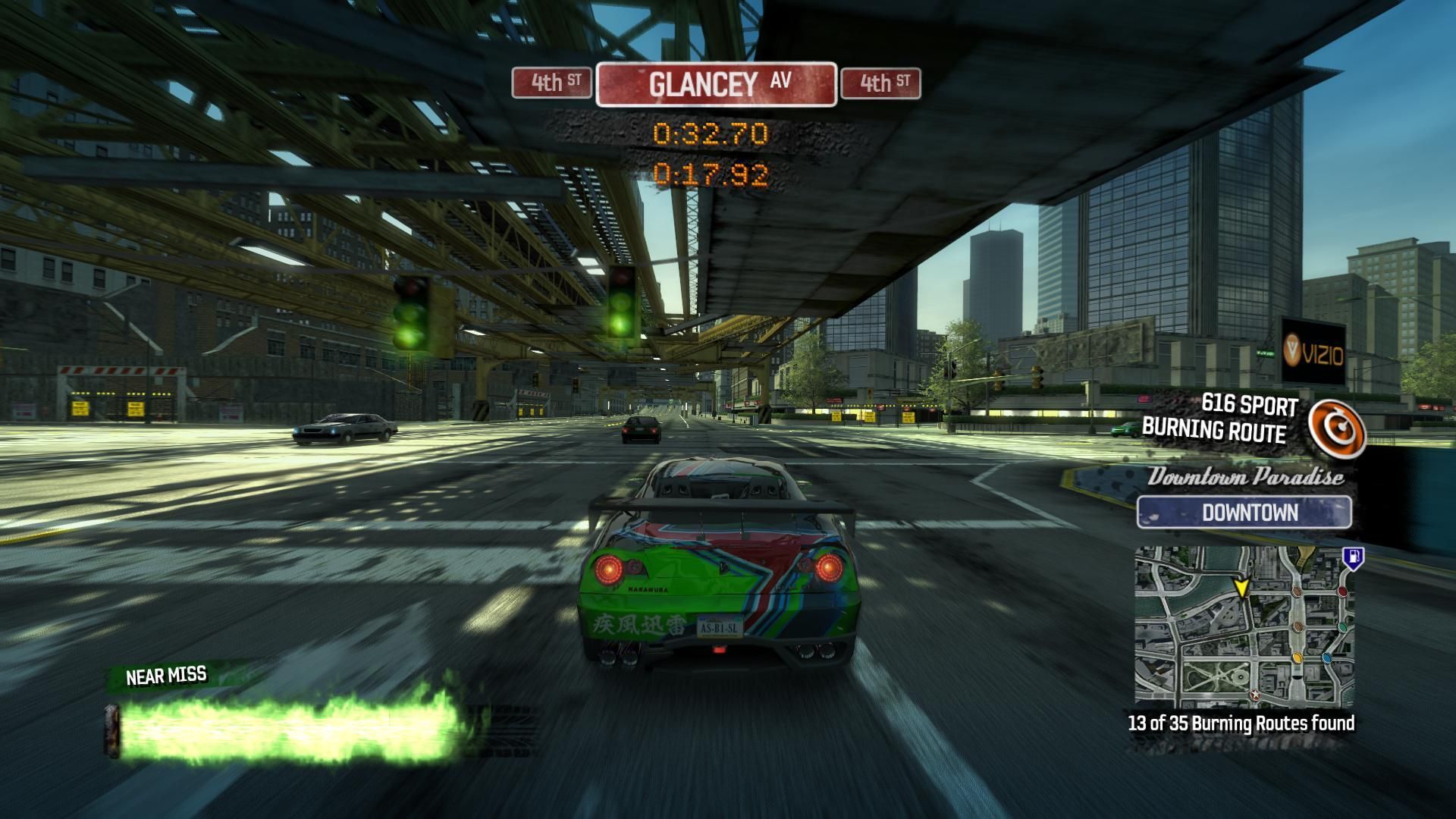Click the Downtown district label
The height and width of the screenshot is (819, 1456).
pos(1244,513)
